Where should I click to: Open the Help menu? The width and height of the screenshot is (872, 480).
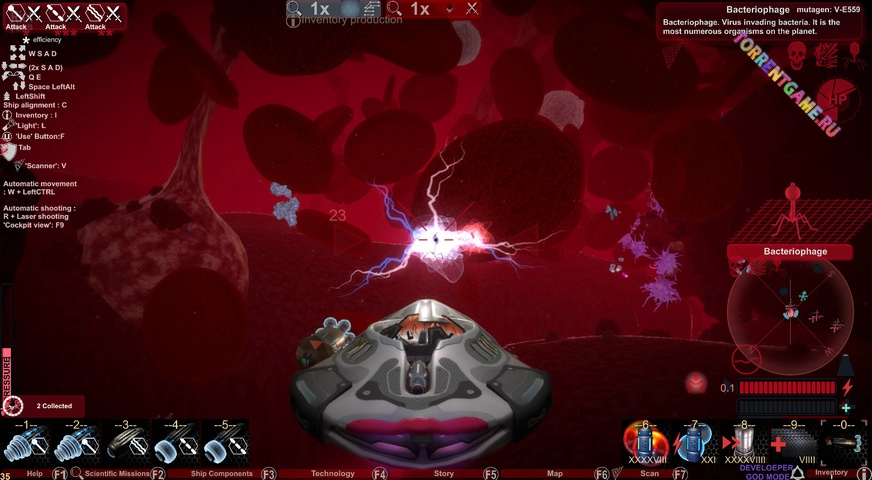pos(34,473)
